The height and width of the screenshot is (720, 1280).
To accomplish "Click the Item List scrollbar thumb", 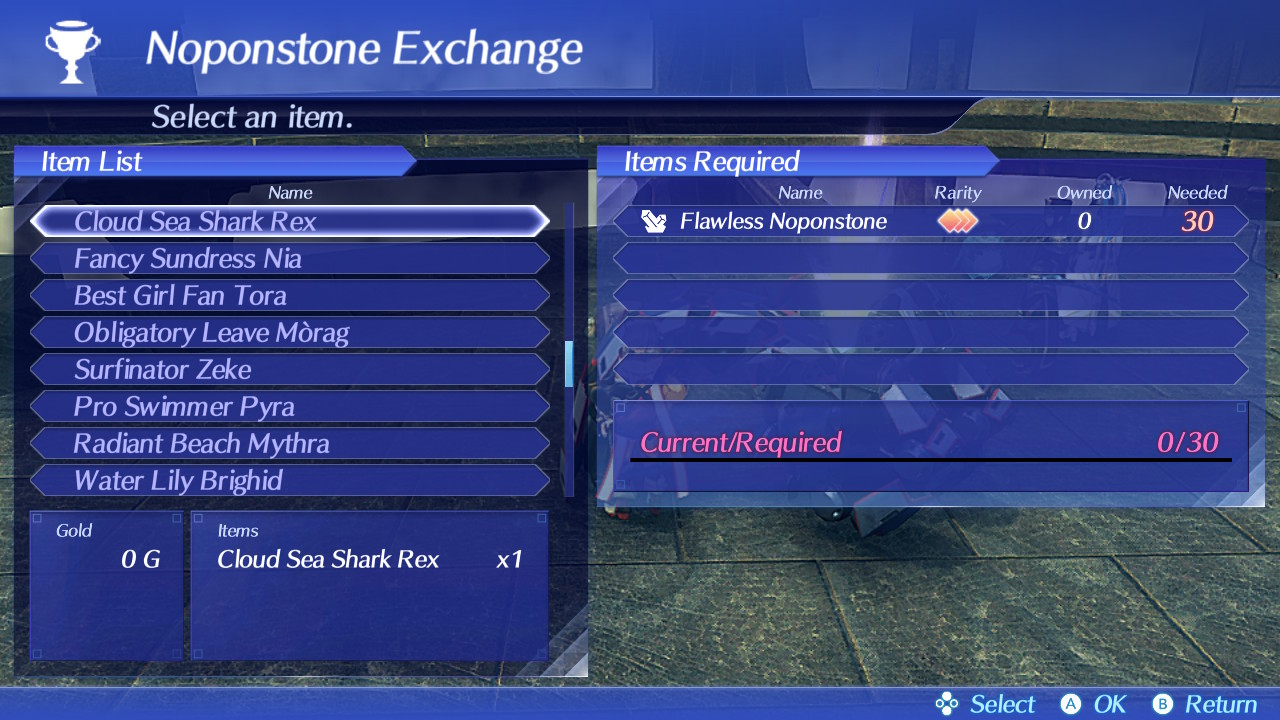I will (x=569, y=364).
